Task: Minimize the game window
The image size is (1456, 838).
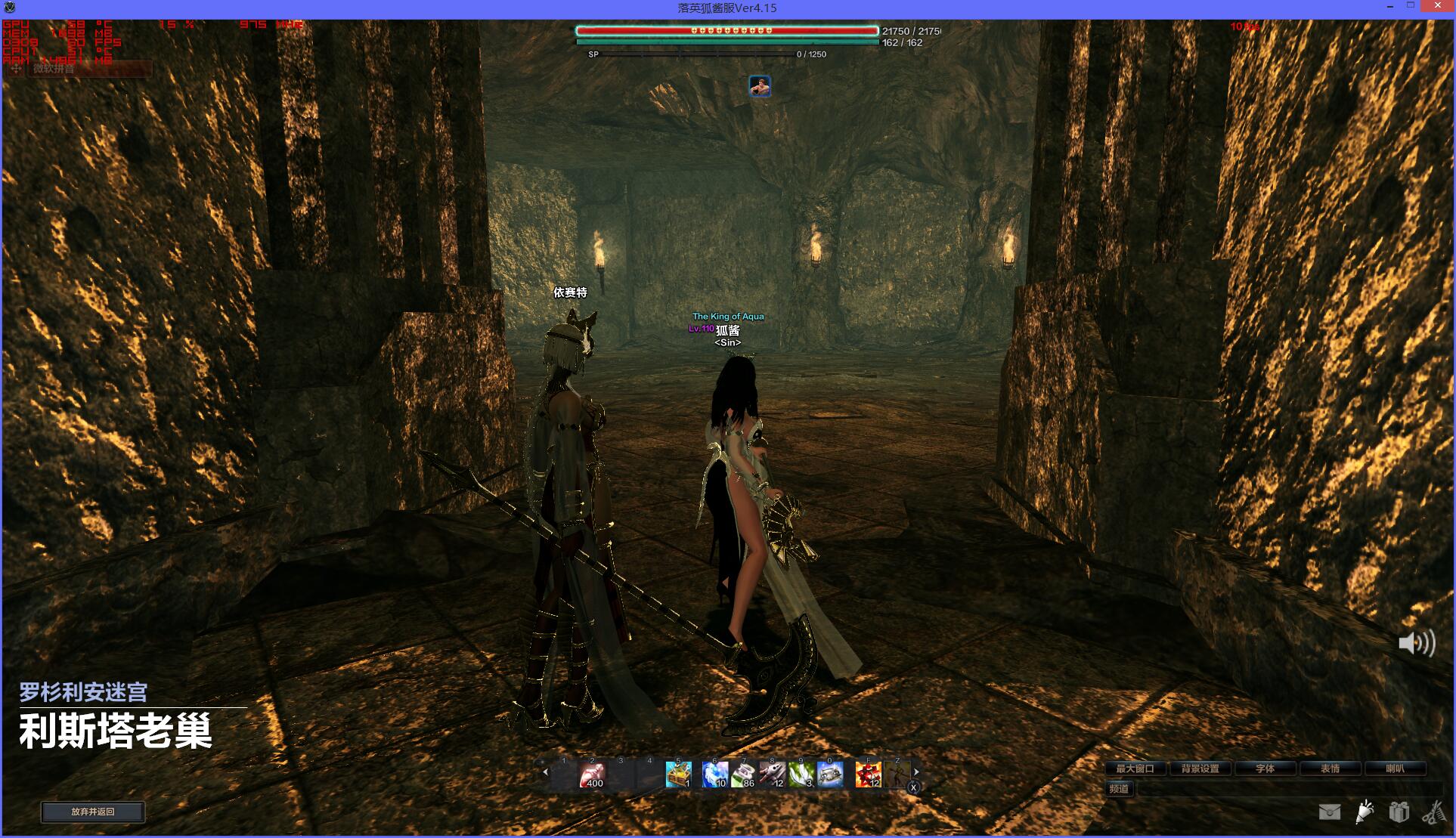Action: [x=1391, y=7]
